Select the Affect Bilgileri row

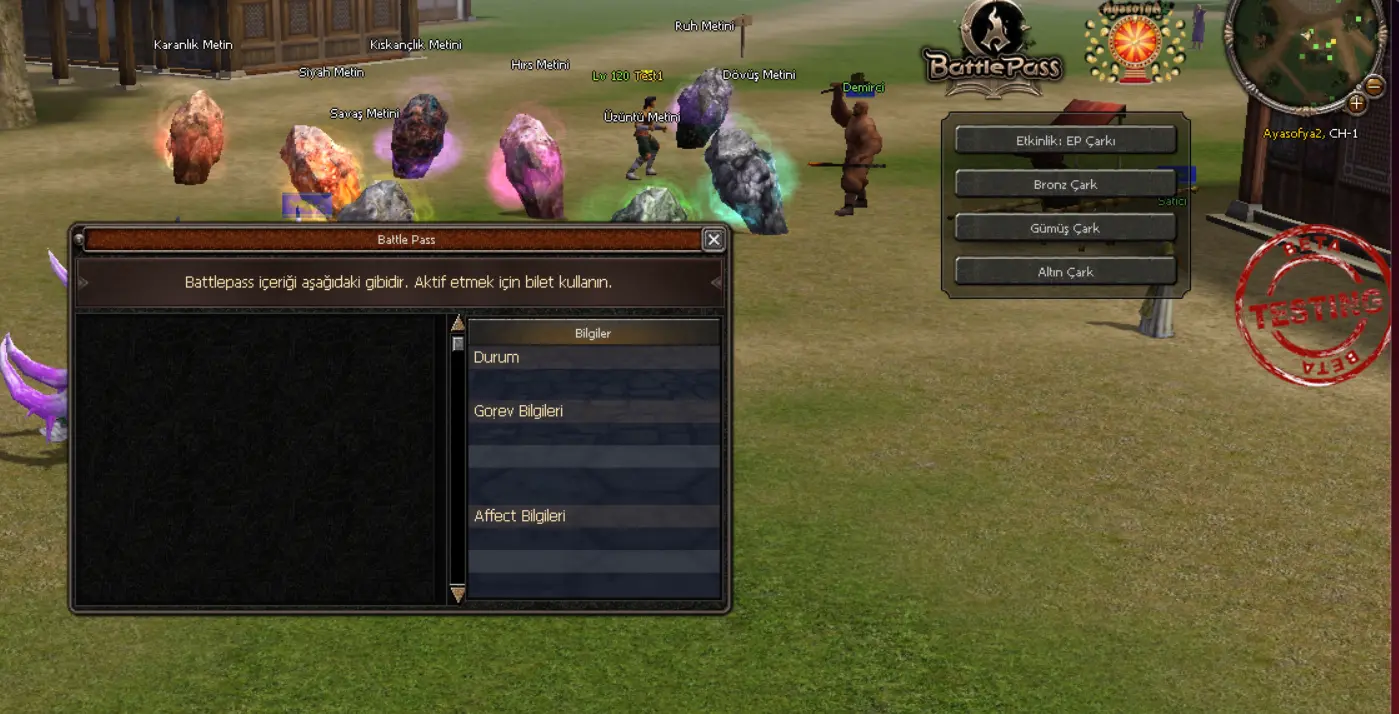click(x=594, y=516)
